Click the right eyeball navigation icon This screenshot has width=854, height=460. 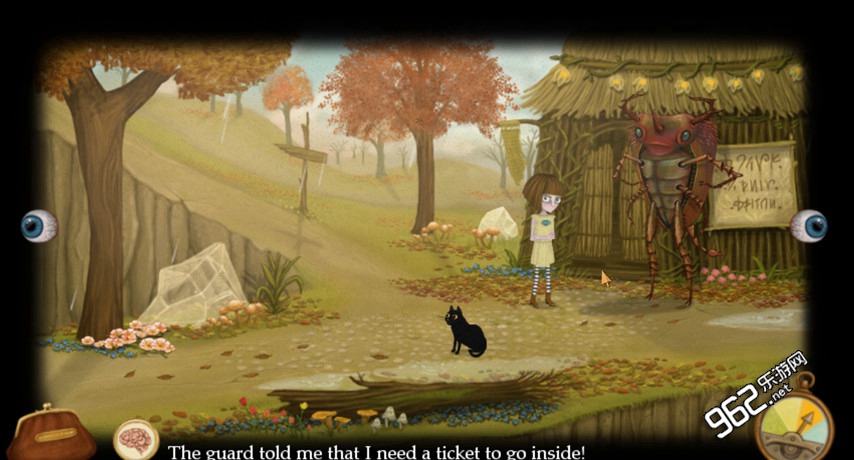[808, 226]
